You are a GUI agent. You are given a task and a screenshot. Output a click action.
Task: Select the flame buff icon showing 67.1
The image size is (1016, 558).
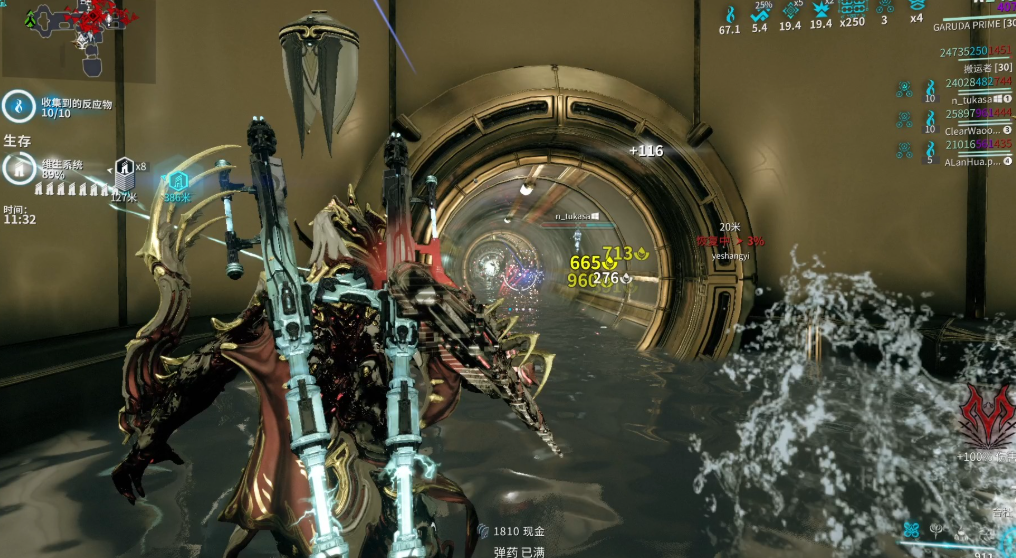tap(729, 14)
